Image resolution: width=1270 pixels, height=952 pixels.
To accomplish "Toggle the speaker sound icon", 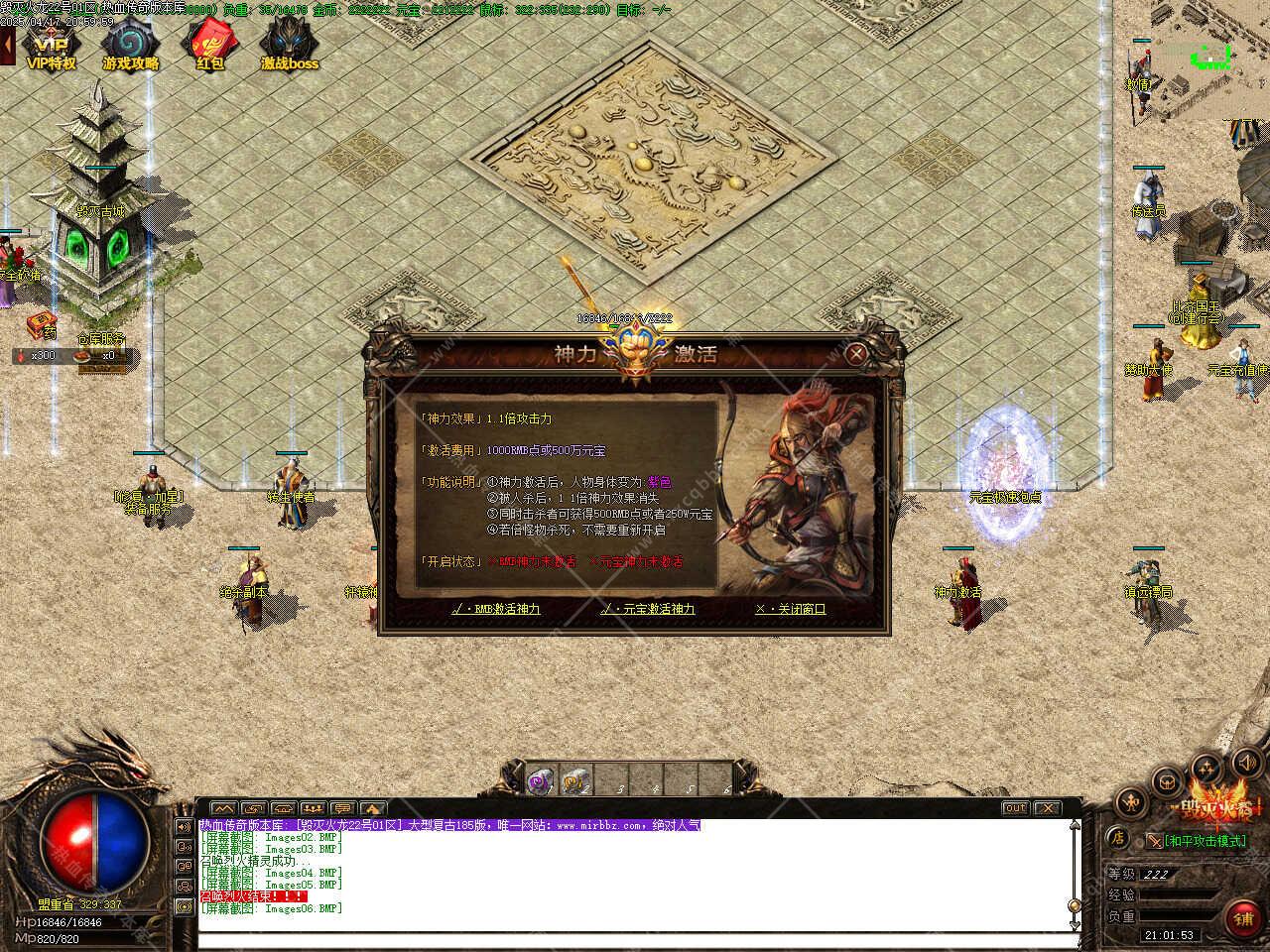I will (1248, 762).
